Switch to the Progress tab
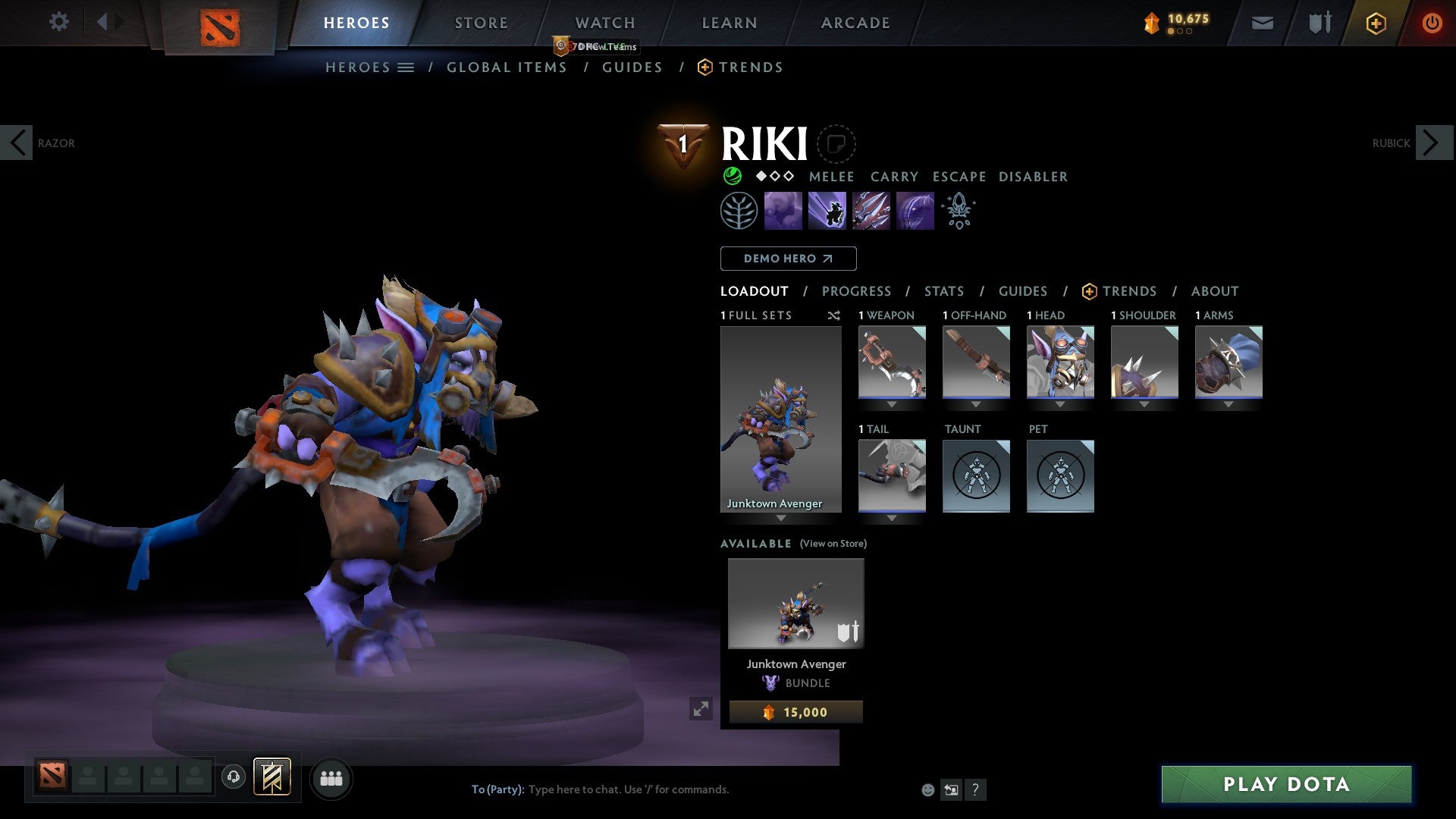This screenshot has width=1456, height=819. click(857, 291)
